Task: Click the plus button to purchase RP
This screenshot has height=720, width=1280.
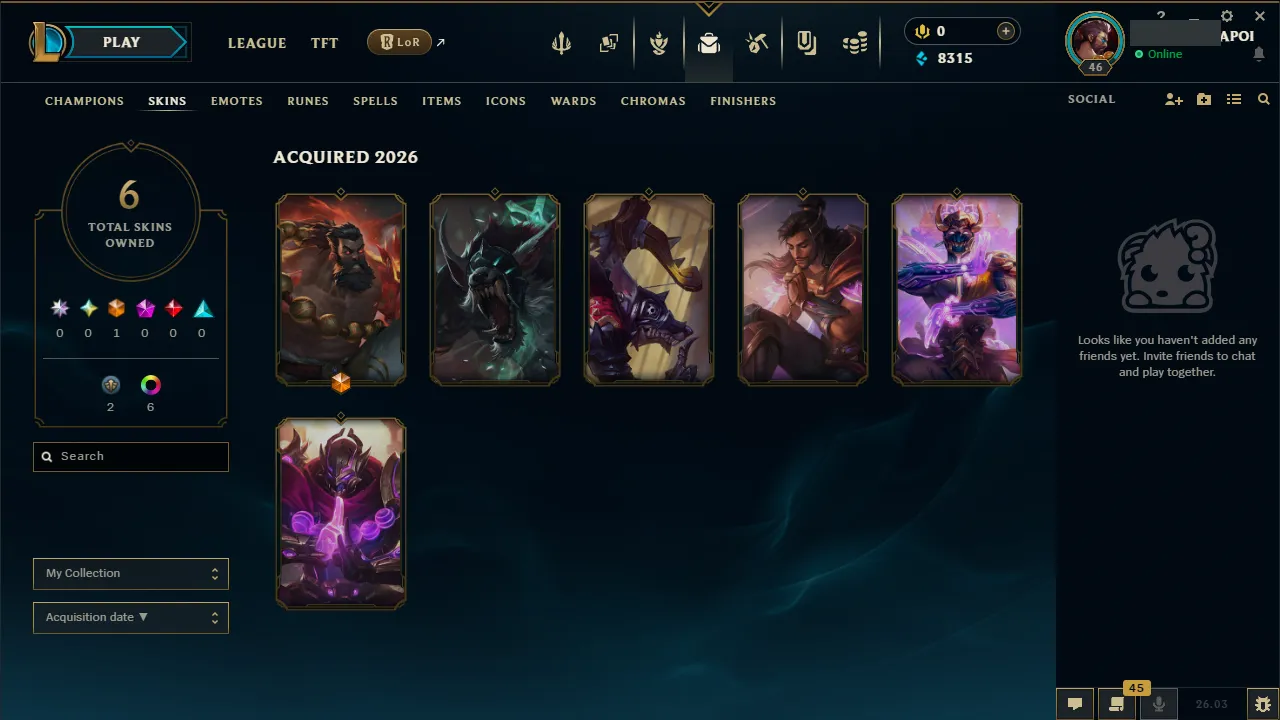Action: 1003,31
